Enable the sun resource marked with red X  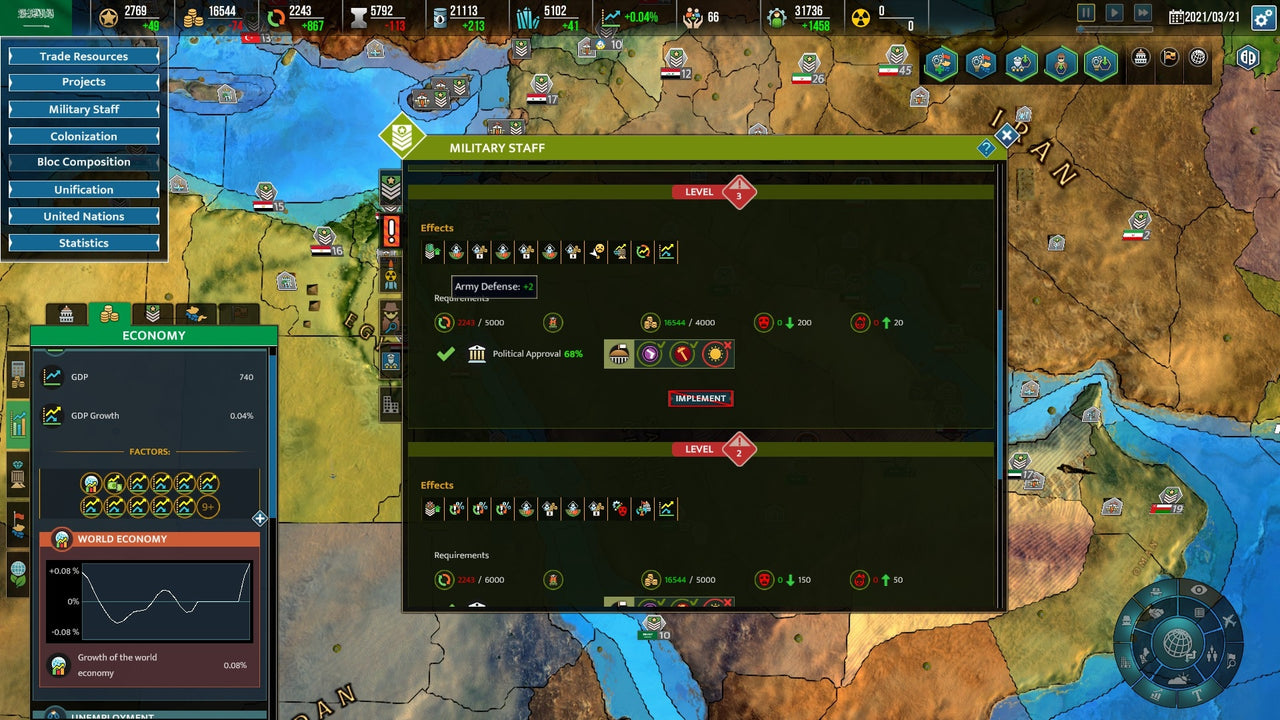(x=714, y=353)
